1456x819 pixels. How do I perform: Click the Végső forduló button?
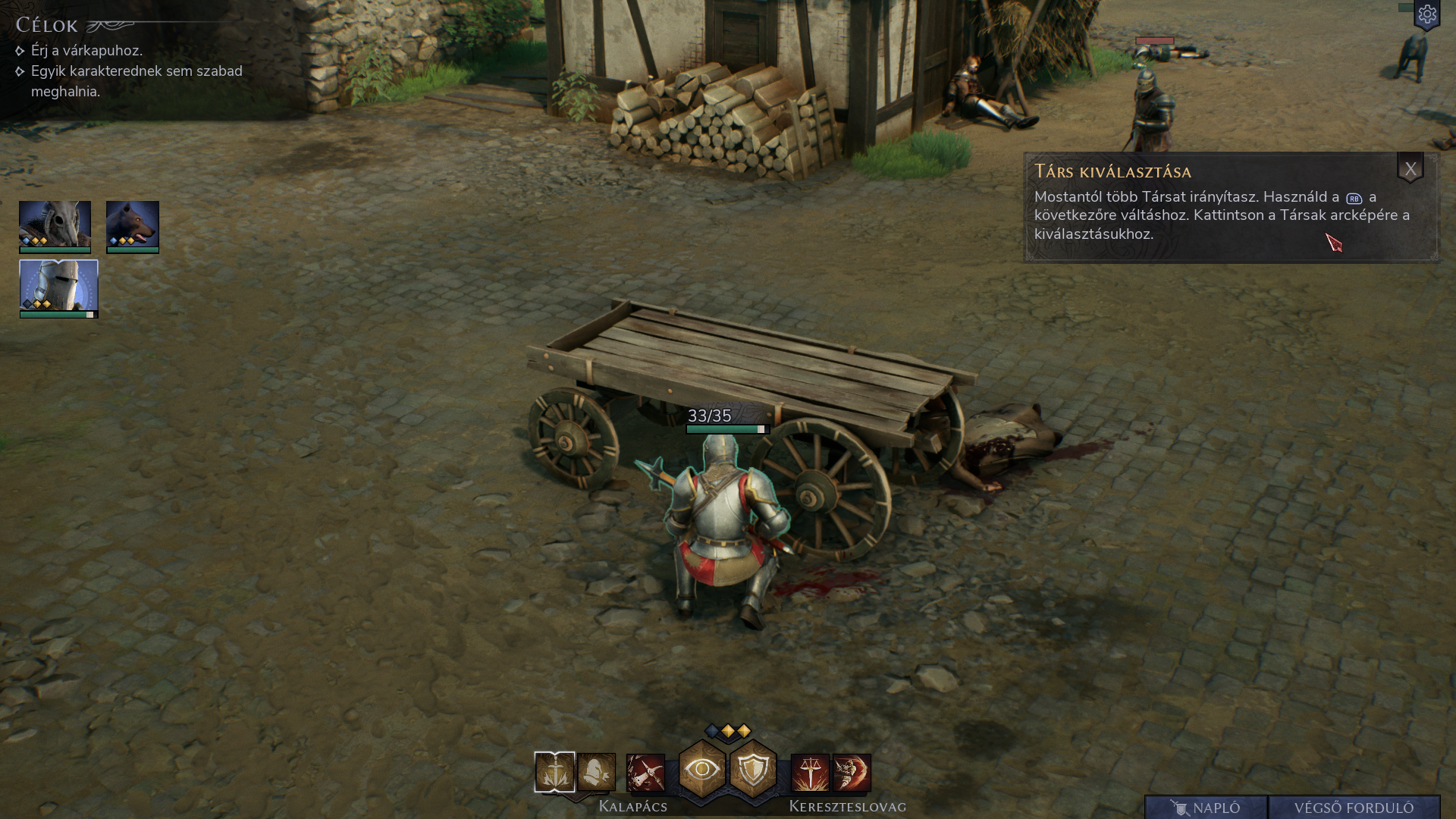[1354, 808]
